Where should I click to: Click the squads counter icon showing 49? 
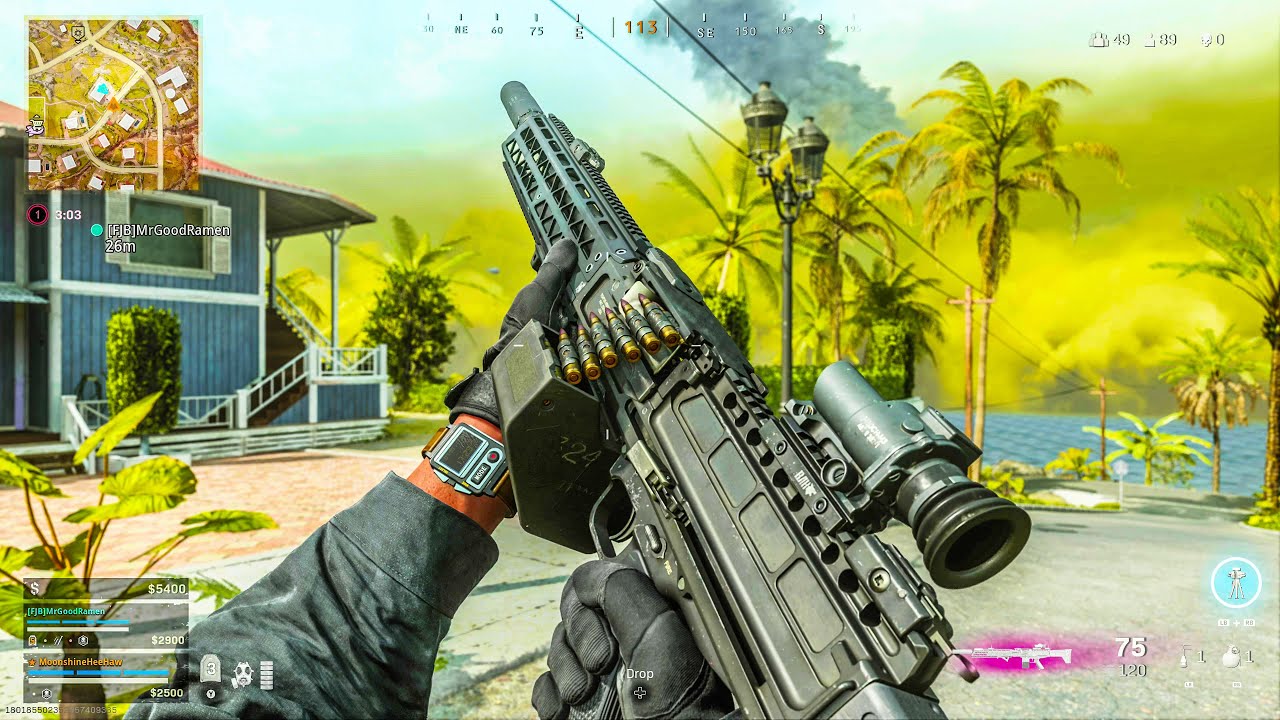(x=1099, y=40)
